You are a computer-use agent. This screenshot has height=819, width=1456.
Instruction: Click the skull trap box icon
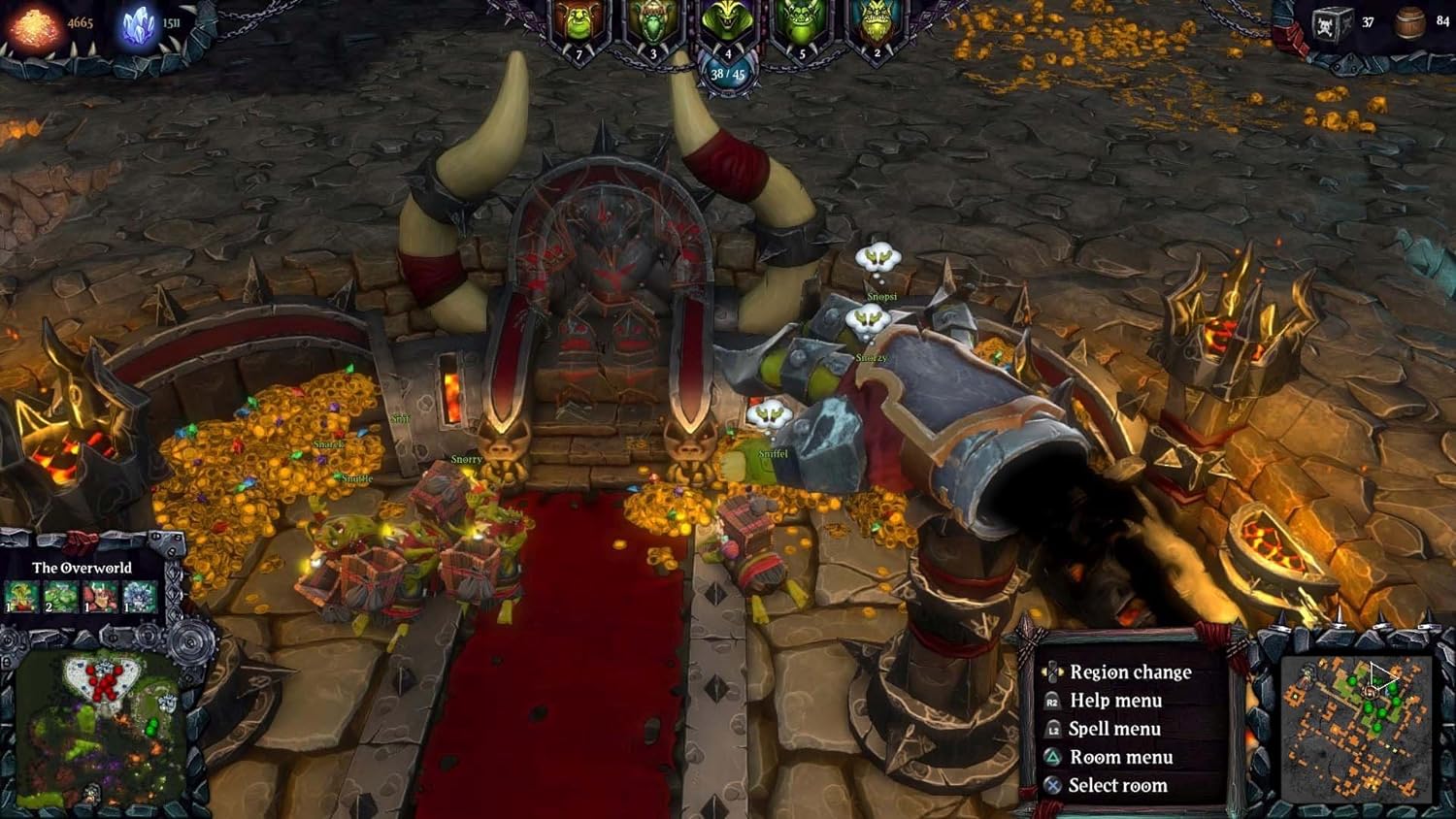pyautogui.click(x=1333, y=23)
